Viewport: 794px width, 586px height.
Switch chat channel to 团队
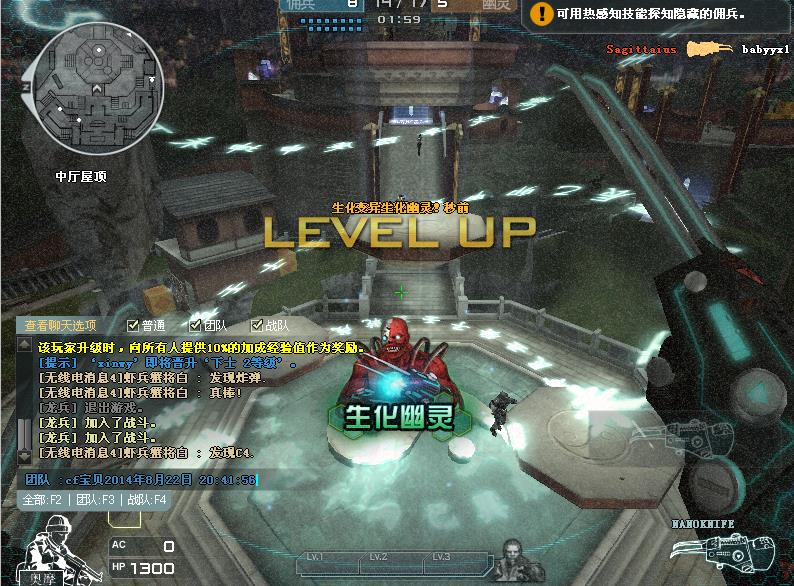pyautogui.click(x=94, y=499)
